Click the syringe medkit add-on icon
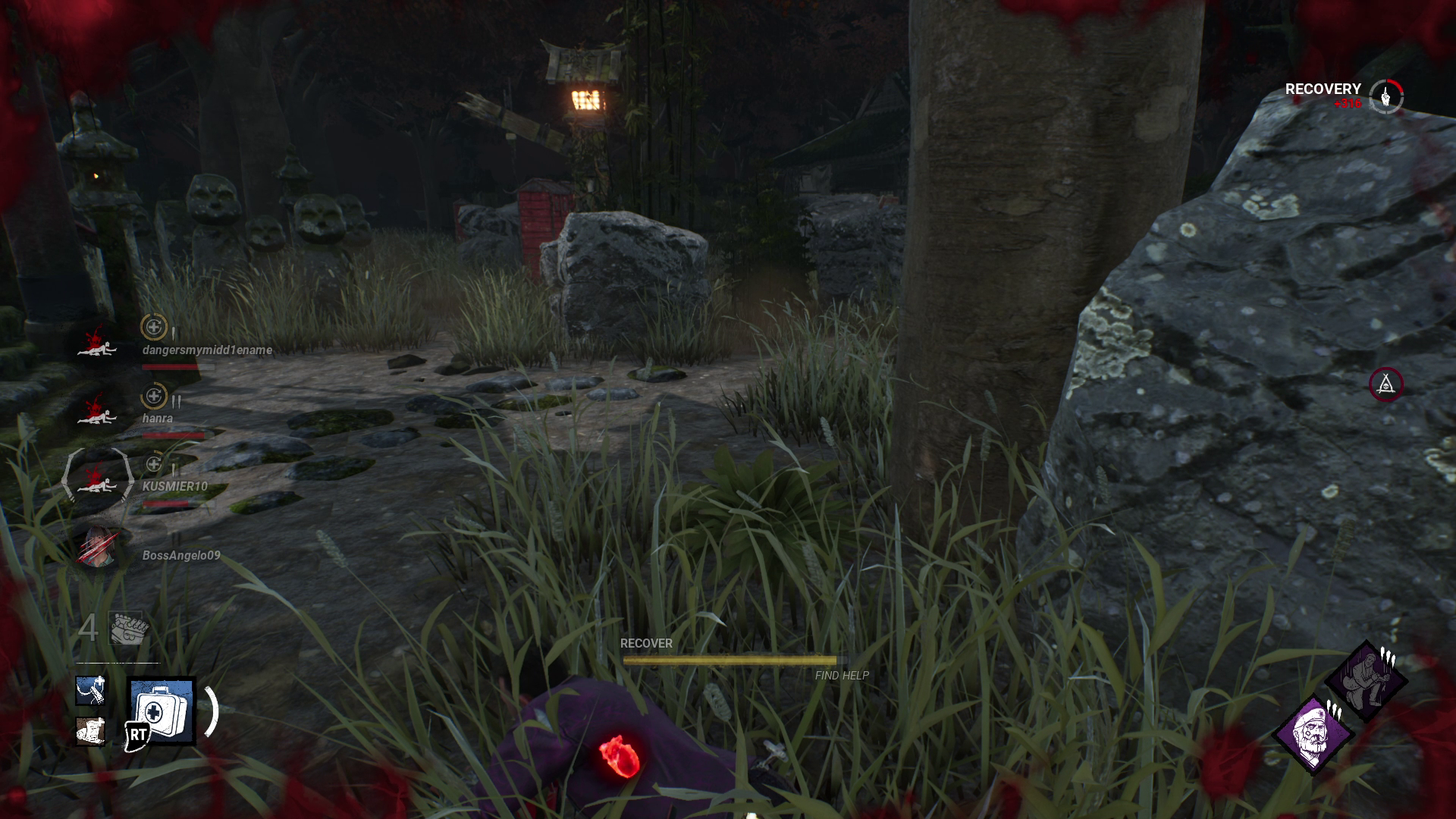The image size is (1456, 819). tap(90, 690)
